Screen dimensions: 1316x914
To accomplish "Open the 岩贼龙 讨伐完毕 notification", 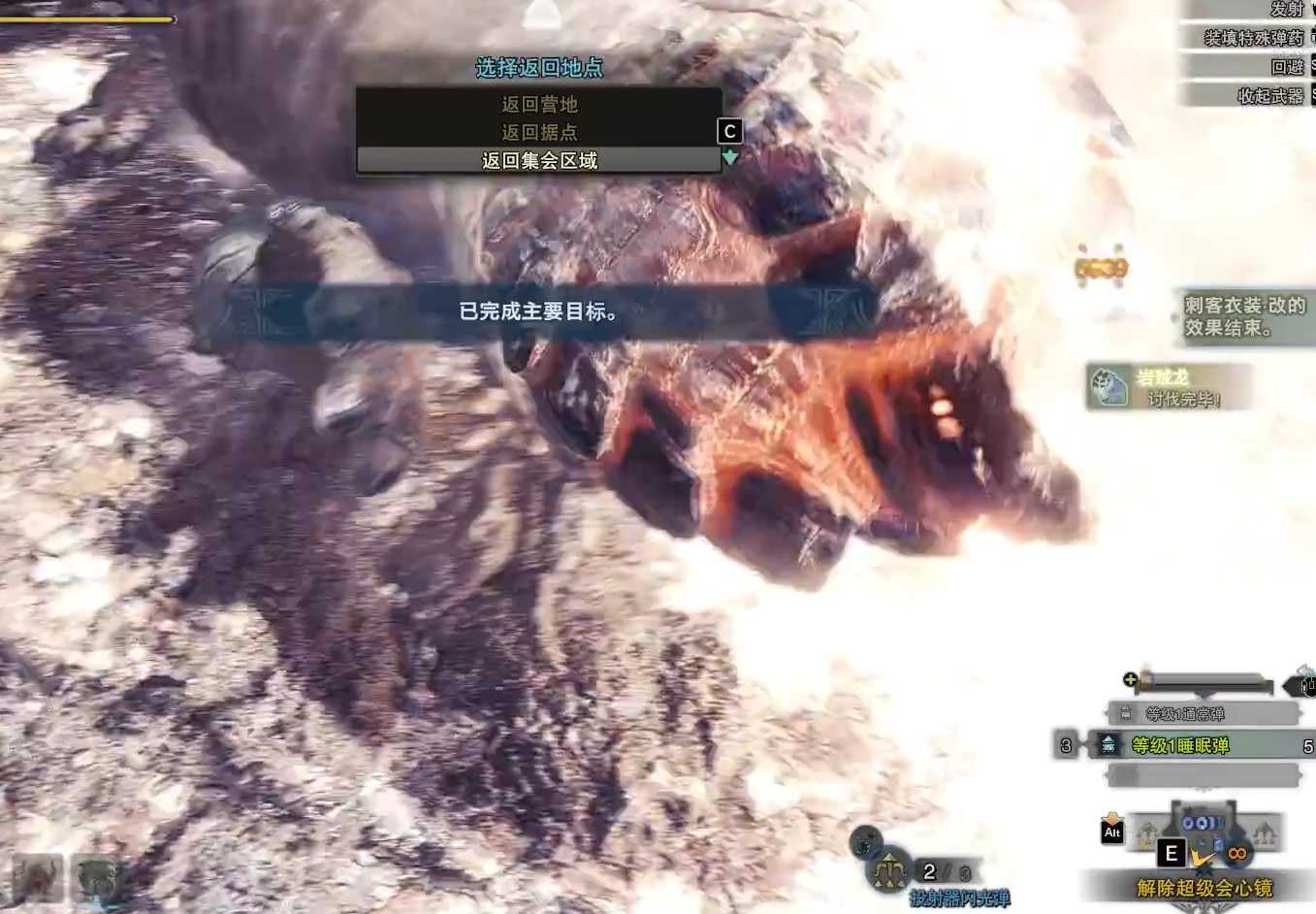I will point(1168,387).
